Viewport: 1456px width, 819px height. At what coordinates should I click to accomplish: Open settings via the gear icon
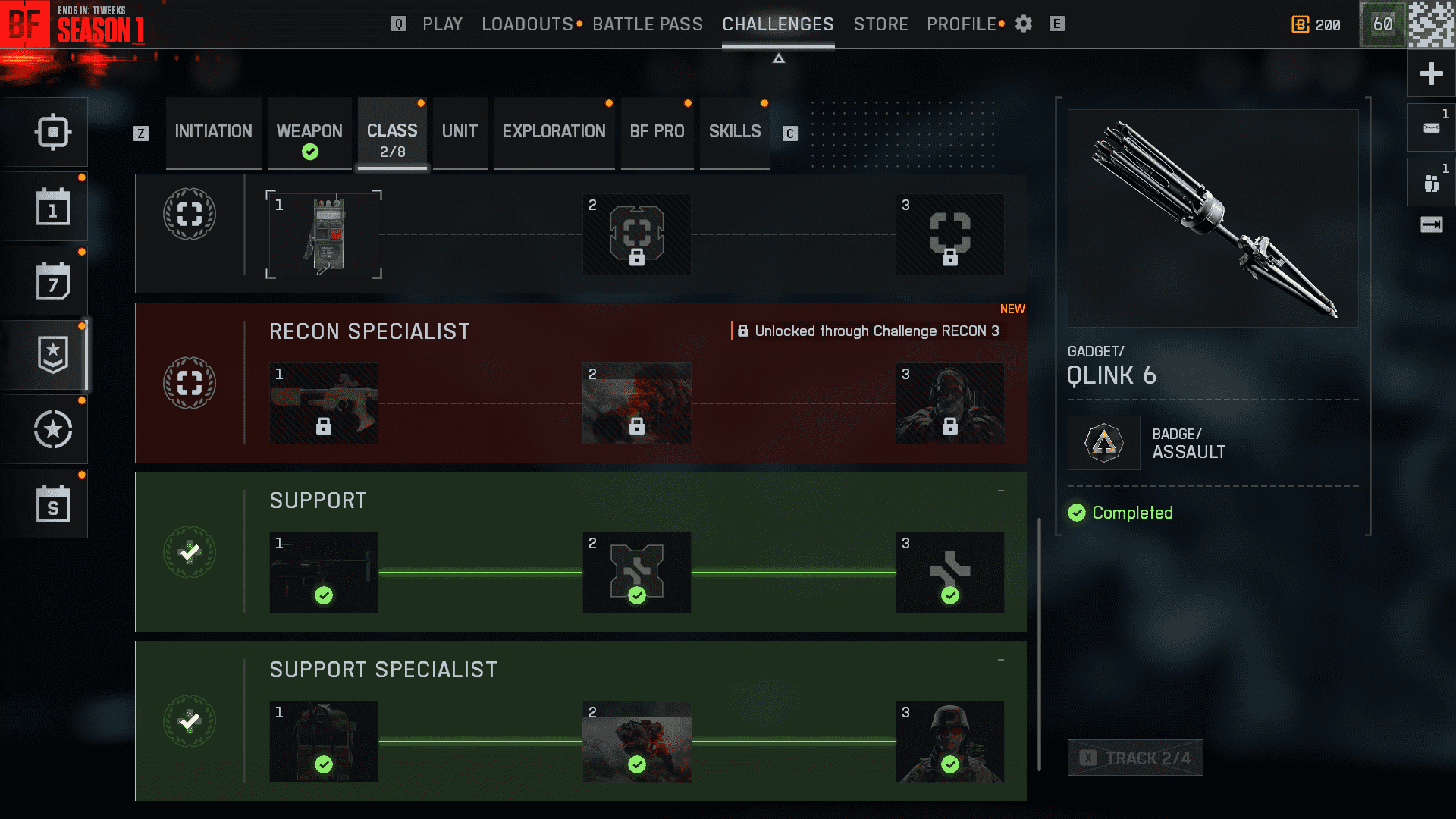pyautogui.click(x=1024, y=24)
